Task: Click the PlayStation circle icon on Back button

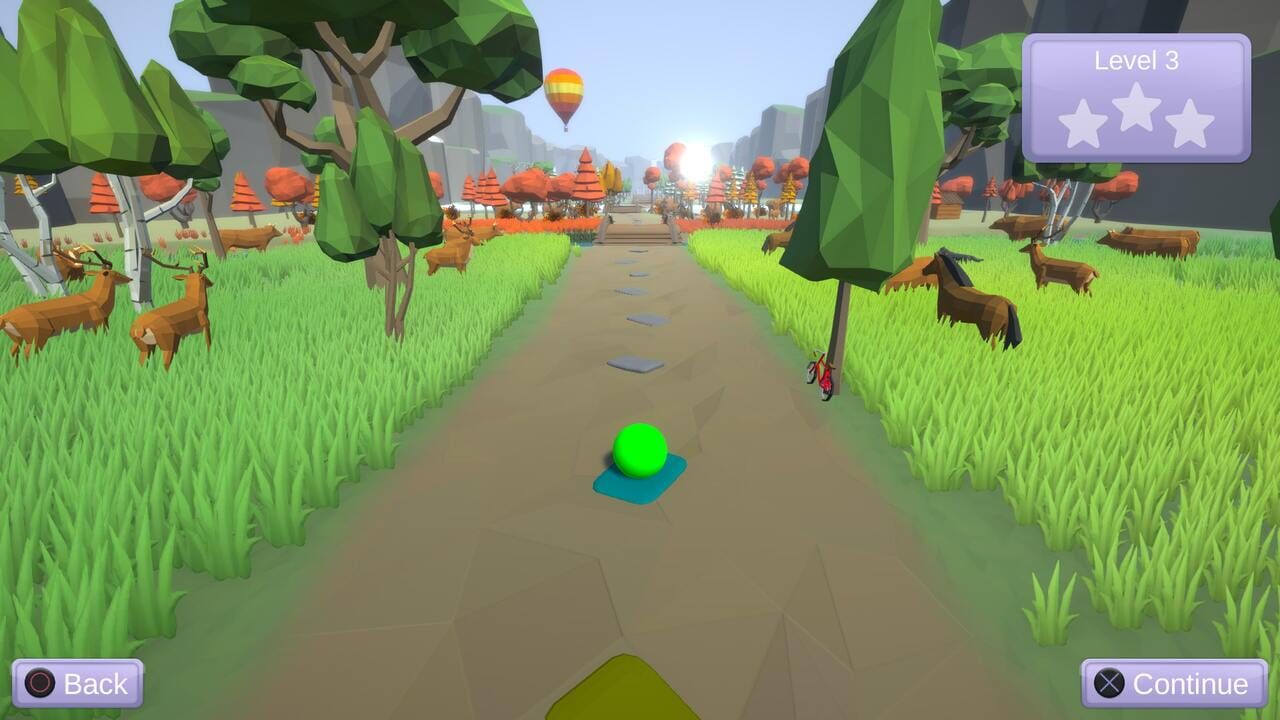Action: point(41,684)
